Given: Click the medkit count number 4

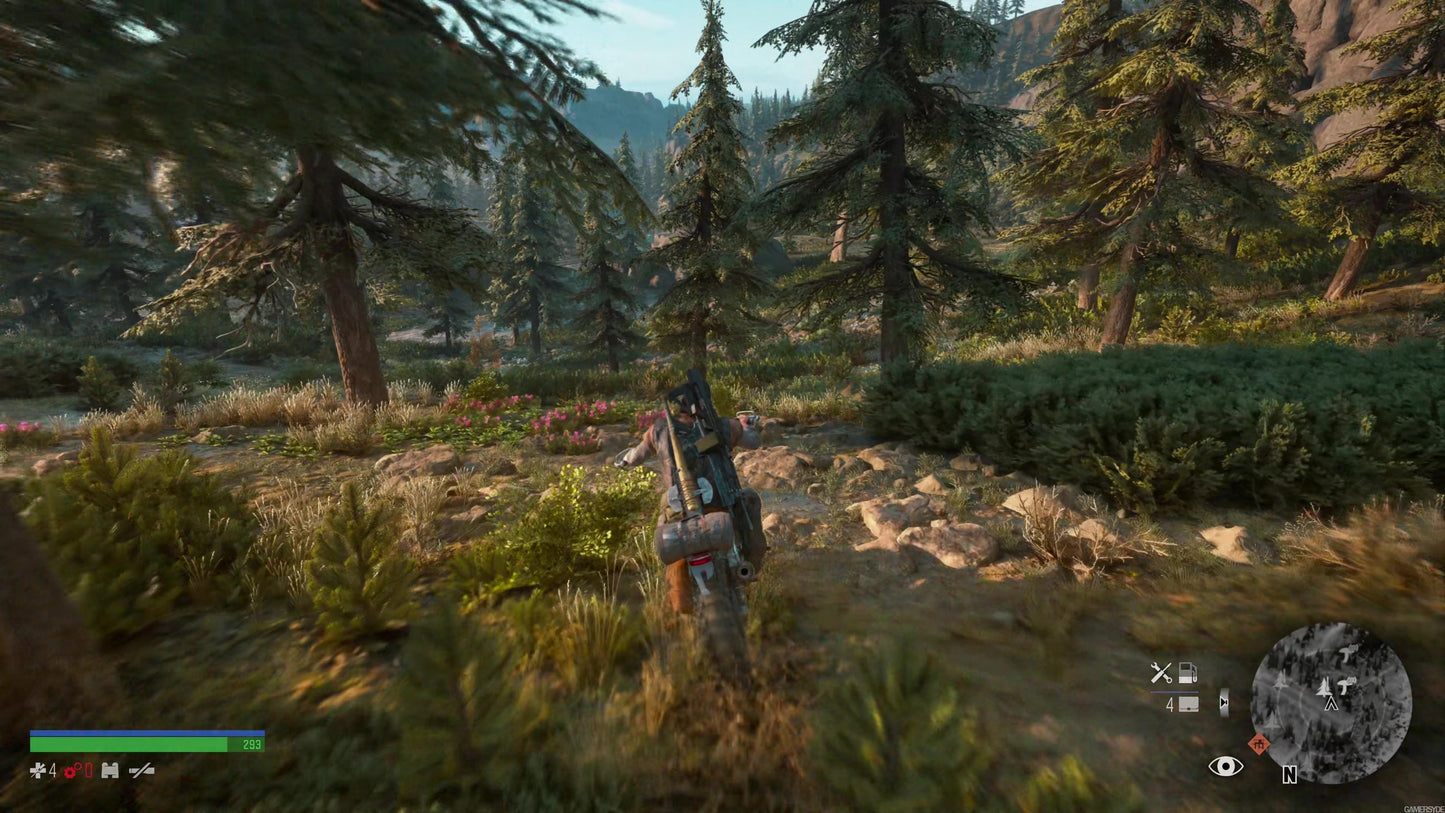Looking at the screenshot, I should pos(52,771).
